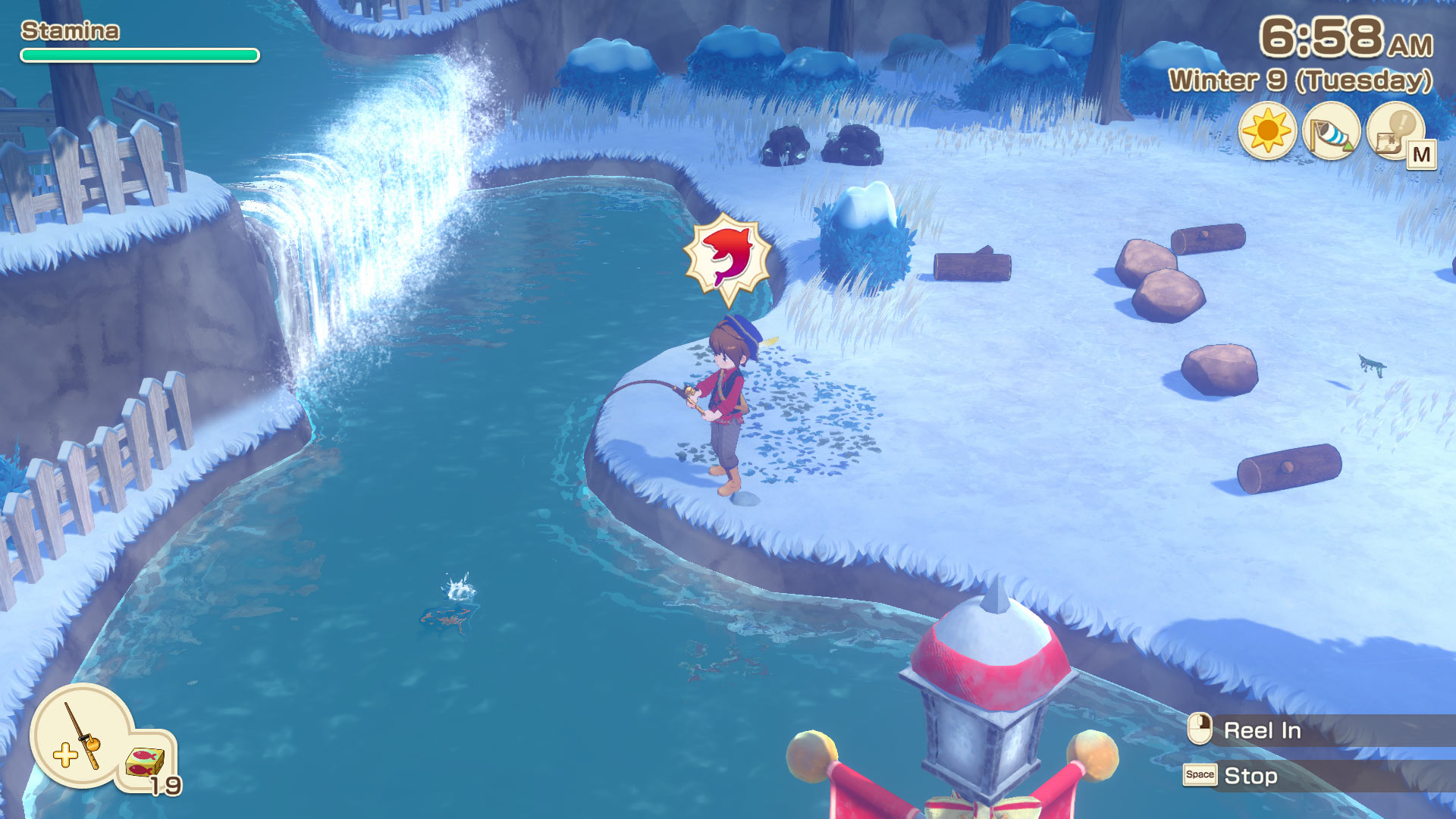Choose the Reel In action
Image resolution: width=1456 pixels, height=819 pixels.
(x=1262, y=730)
